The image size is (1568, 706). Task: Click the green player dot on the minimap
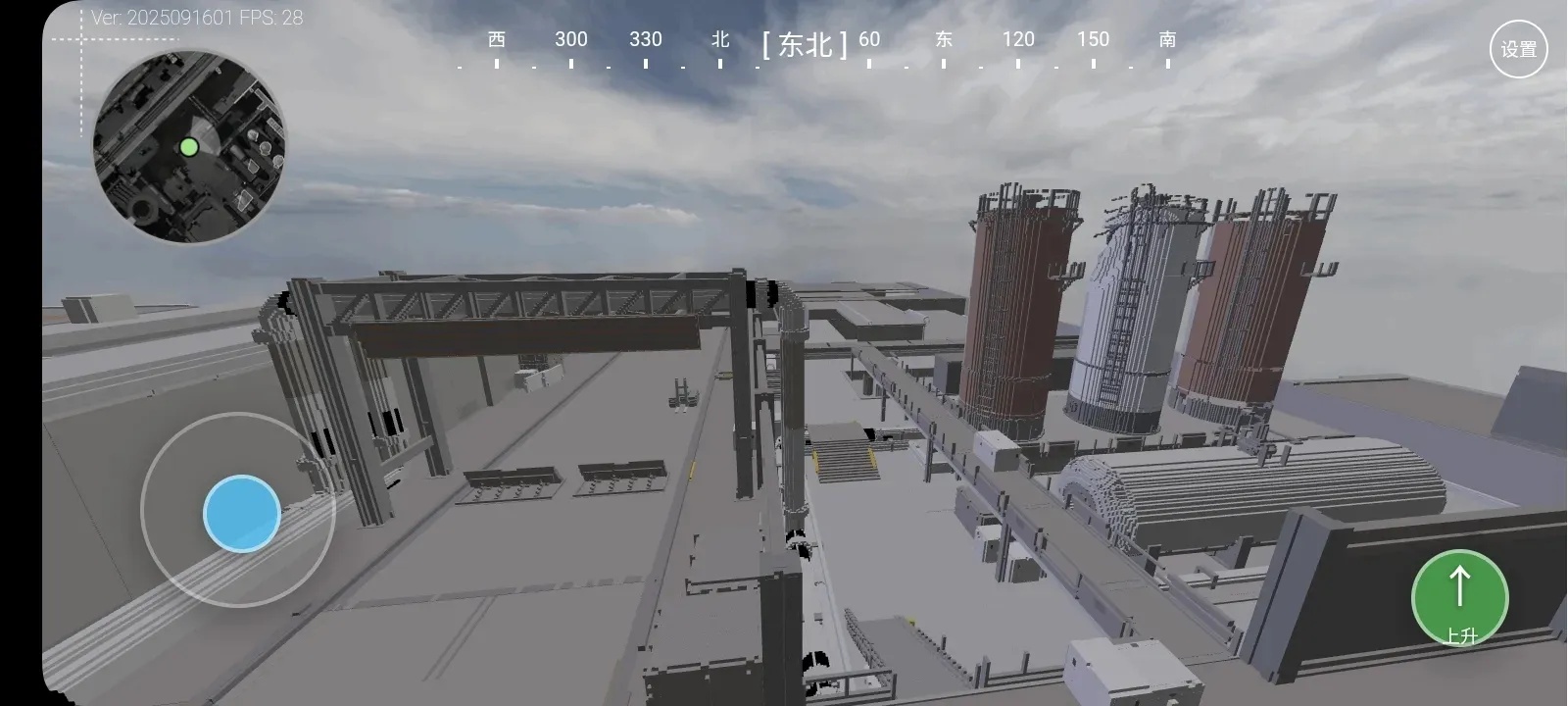(189, 147)
